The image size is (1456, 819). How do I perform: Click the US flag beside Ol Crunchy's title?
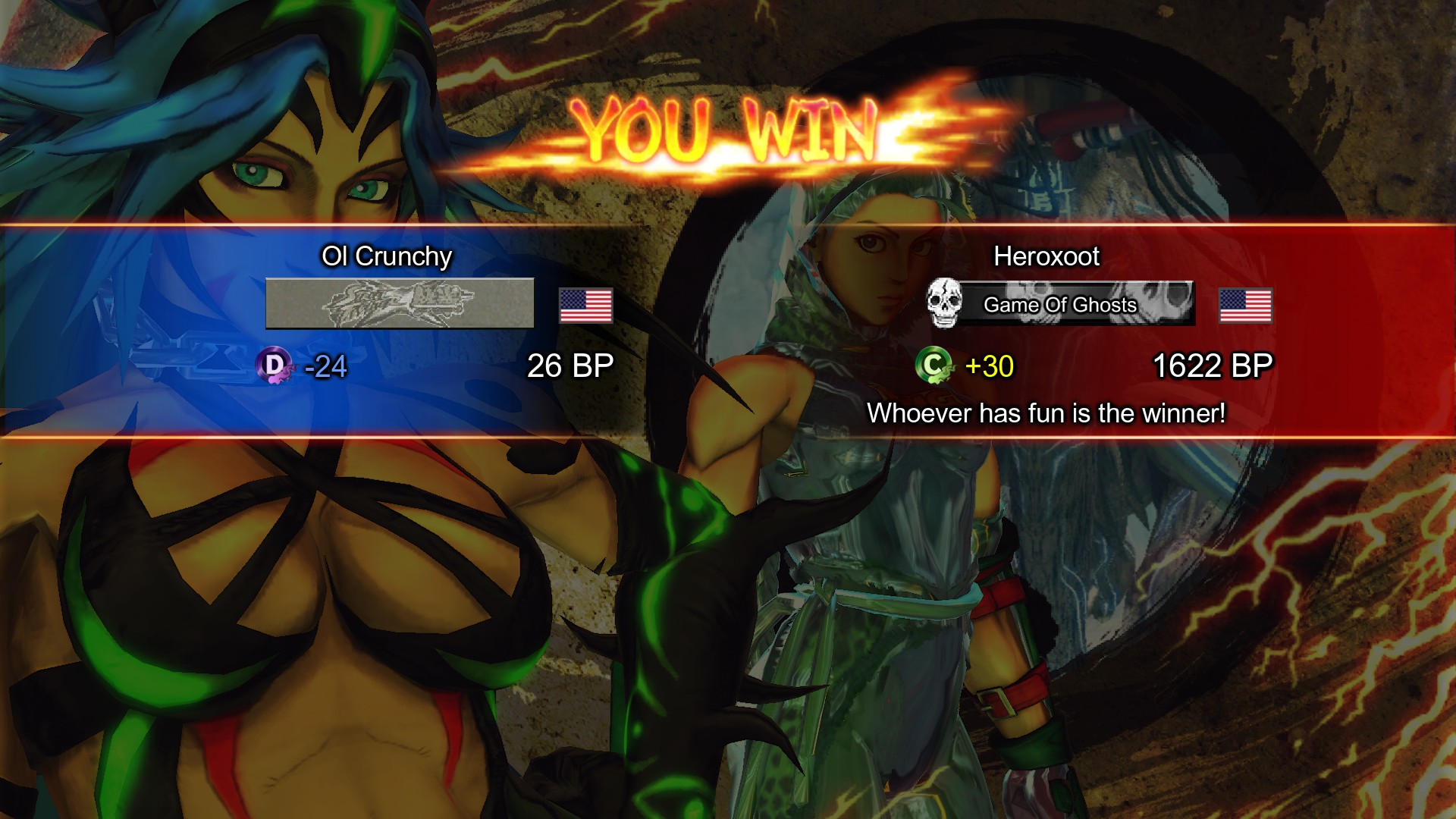pos(585,306)
